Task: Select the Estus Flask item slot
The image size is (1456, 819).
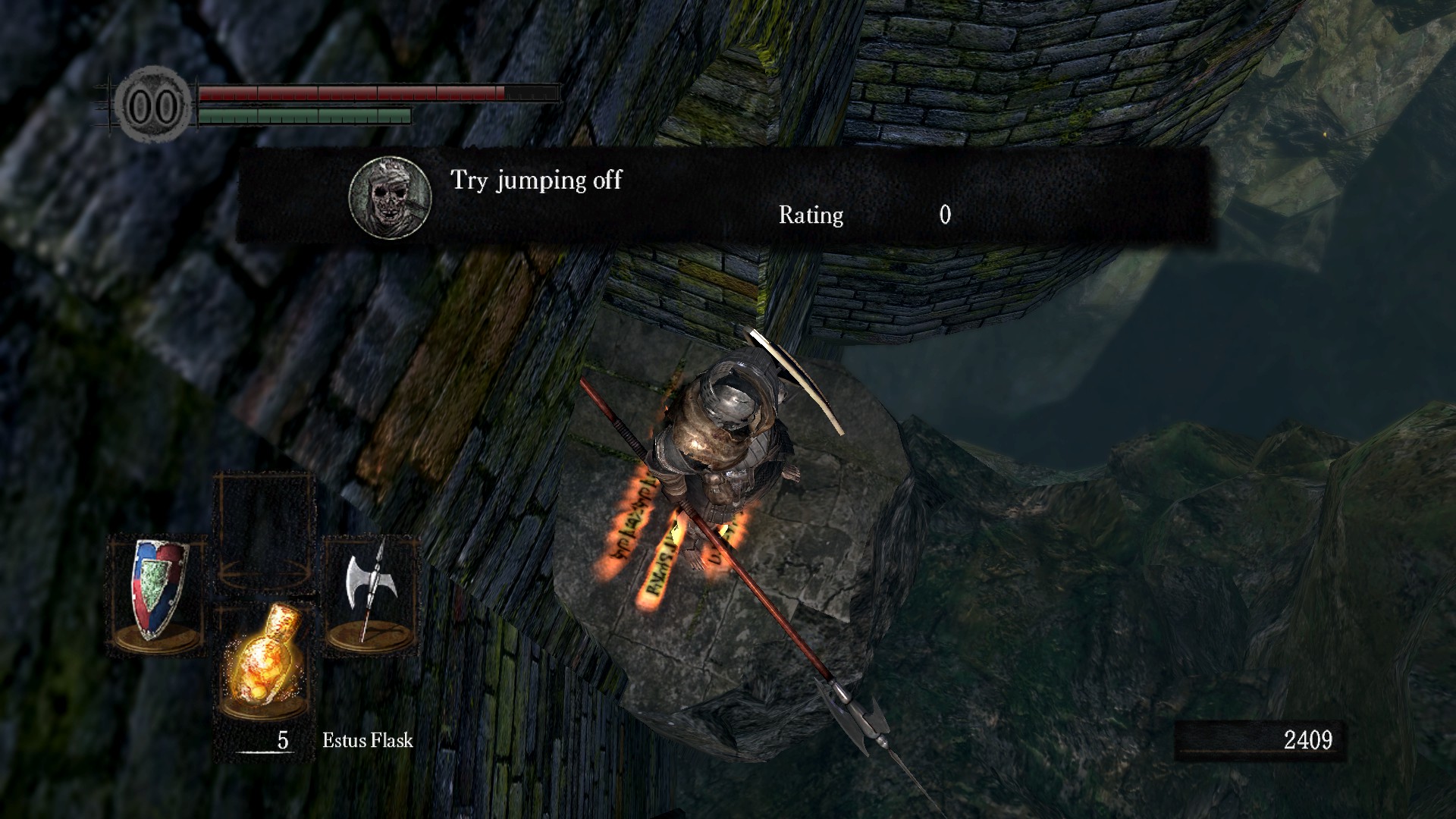Action: click(262, 661)
